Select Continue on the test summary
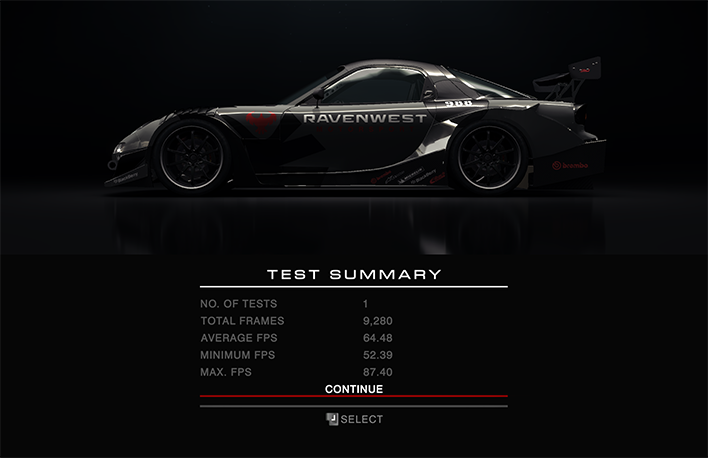Screen dimensions: 708x458 click(x=354, y=389)
